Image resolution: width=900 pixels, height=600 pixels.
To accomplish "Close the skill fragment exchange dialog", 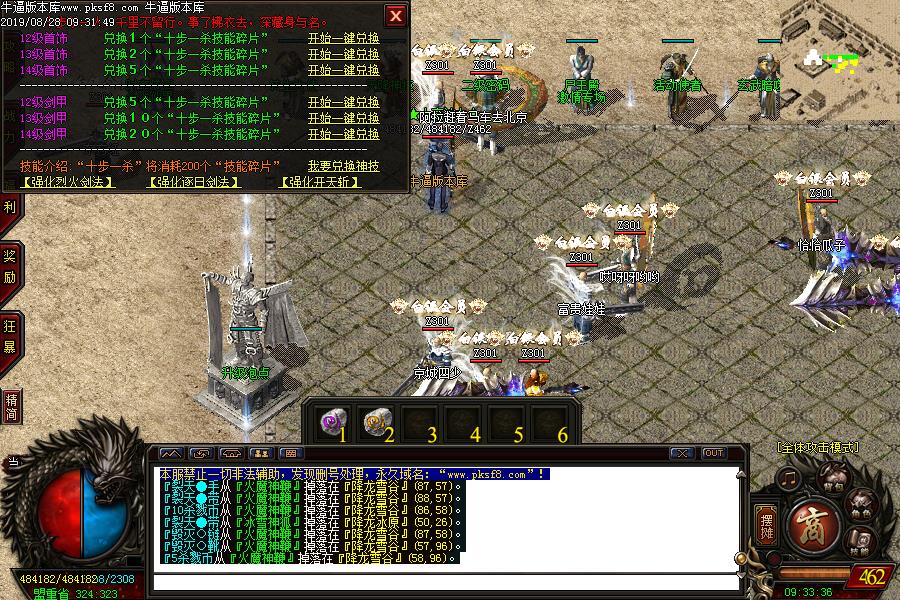I will 396,15.
